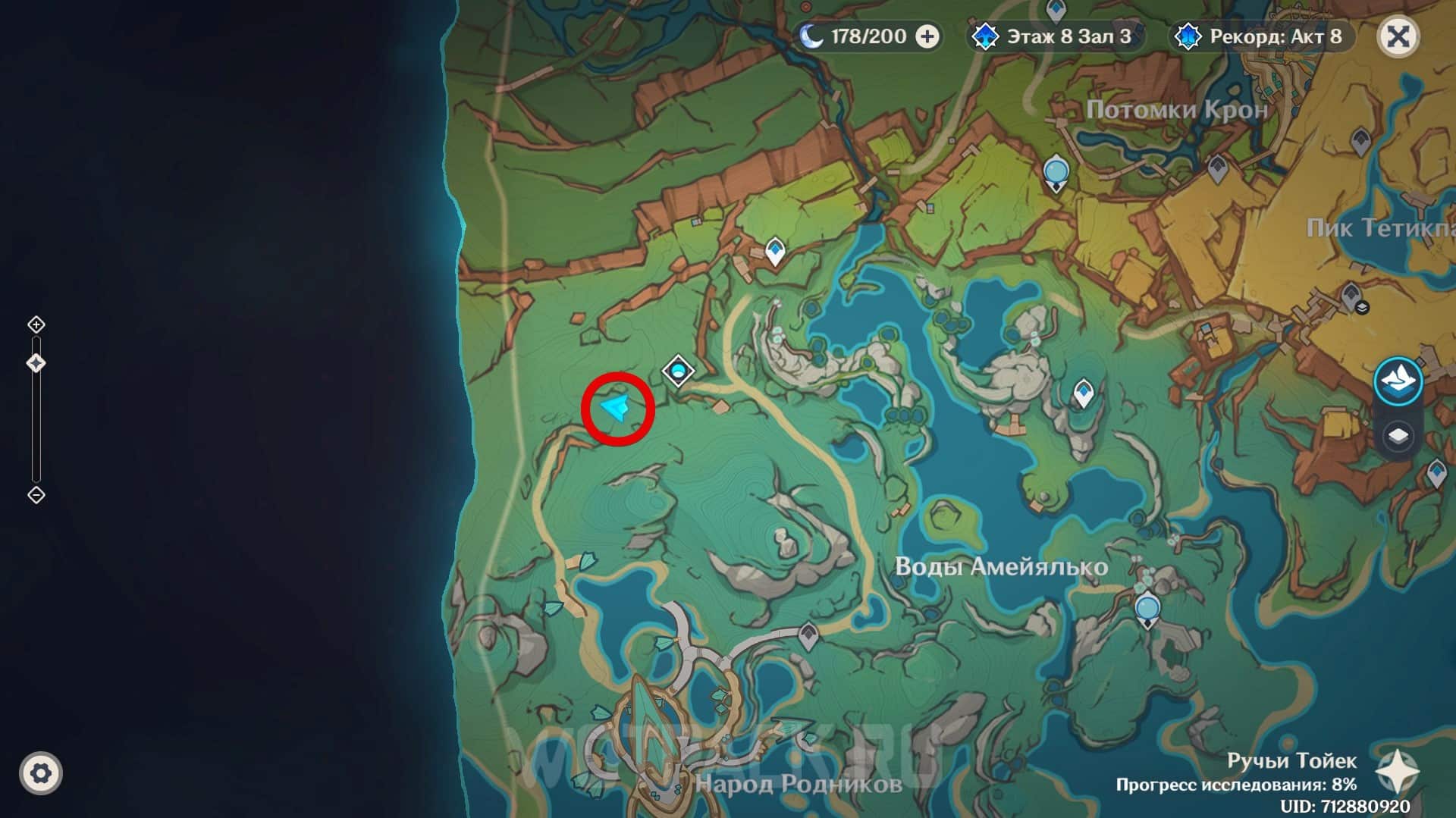Select the player location arrow marker
Viewport: 1456px width, 818px height.
615,408
